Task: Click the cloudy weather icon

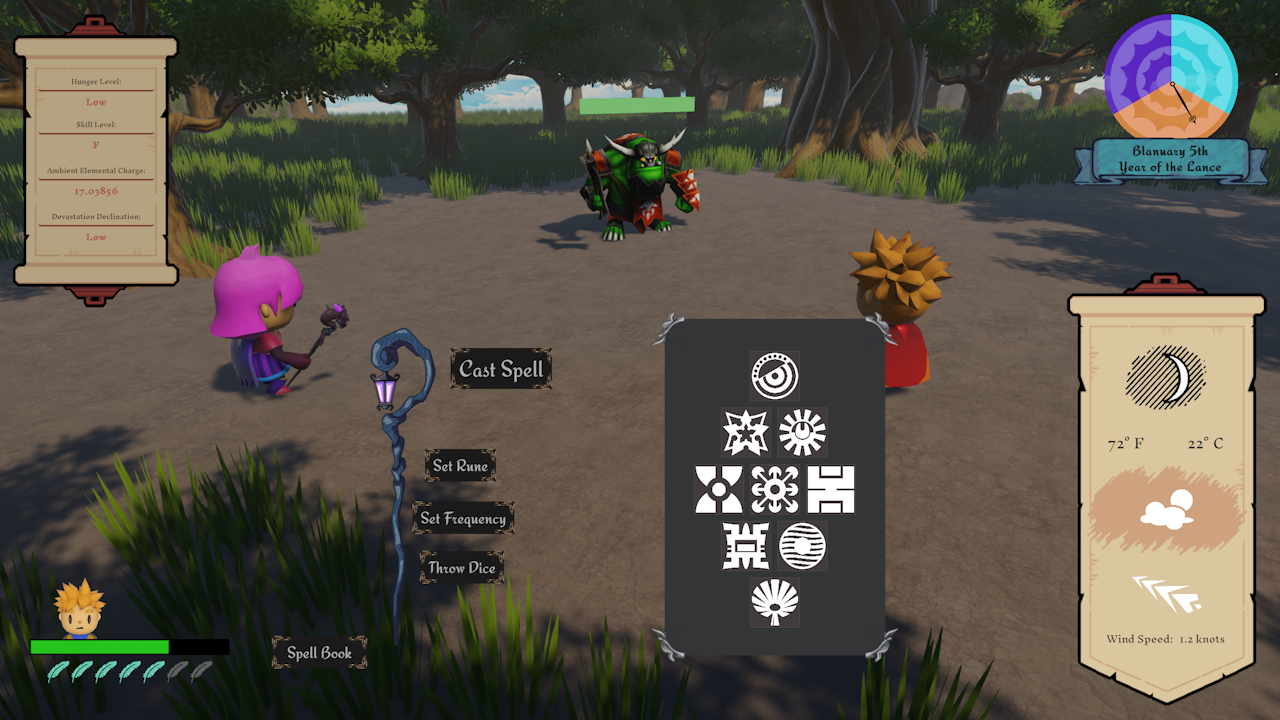Action: coord(1166,508)
